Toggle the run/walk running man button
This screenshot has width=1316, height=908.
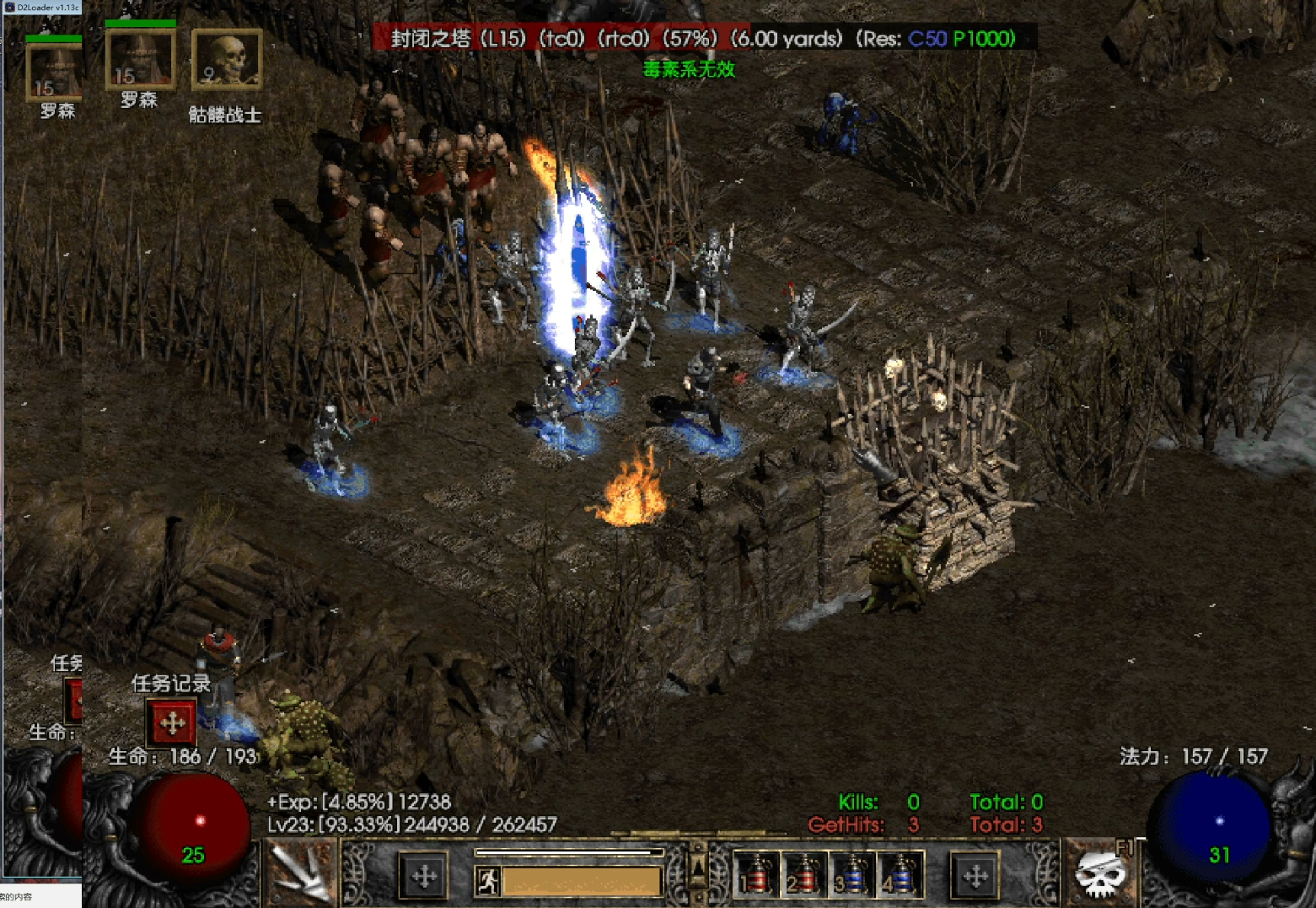click(x=488, y=882)
